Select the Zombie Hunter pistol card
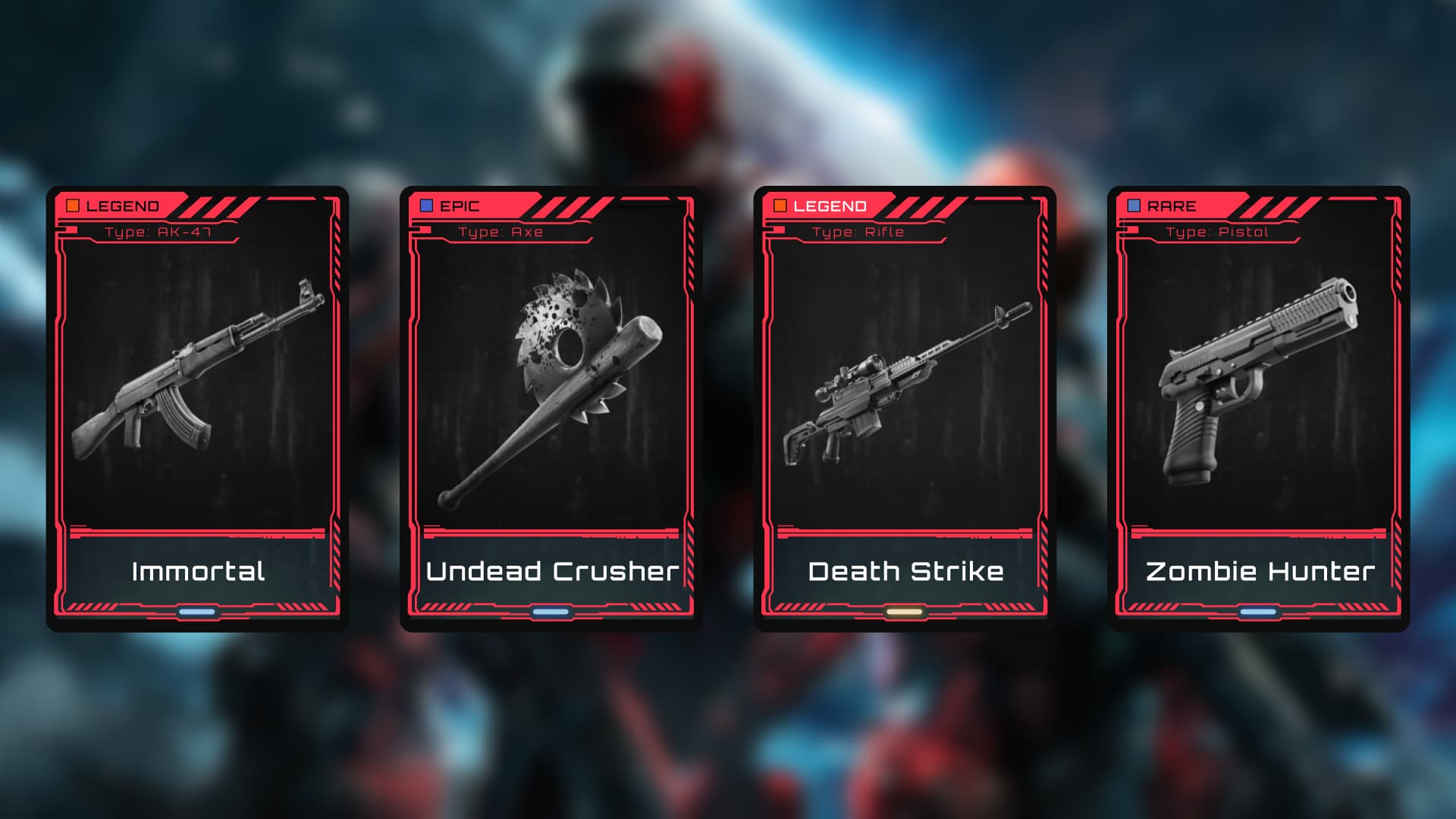This screenshot has height=819, width=1456. click(1259, 408)
